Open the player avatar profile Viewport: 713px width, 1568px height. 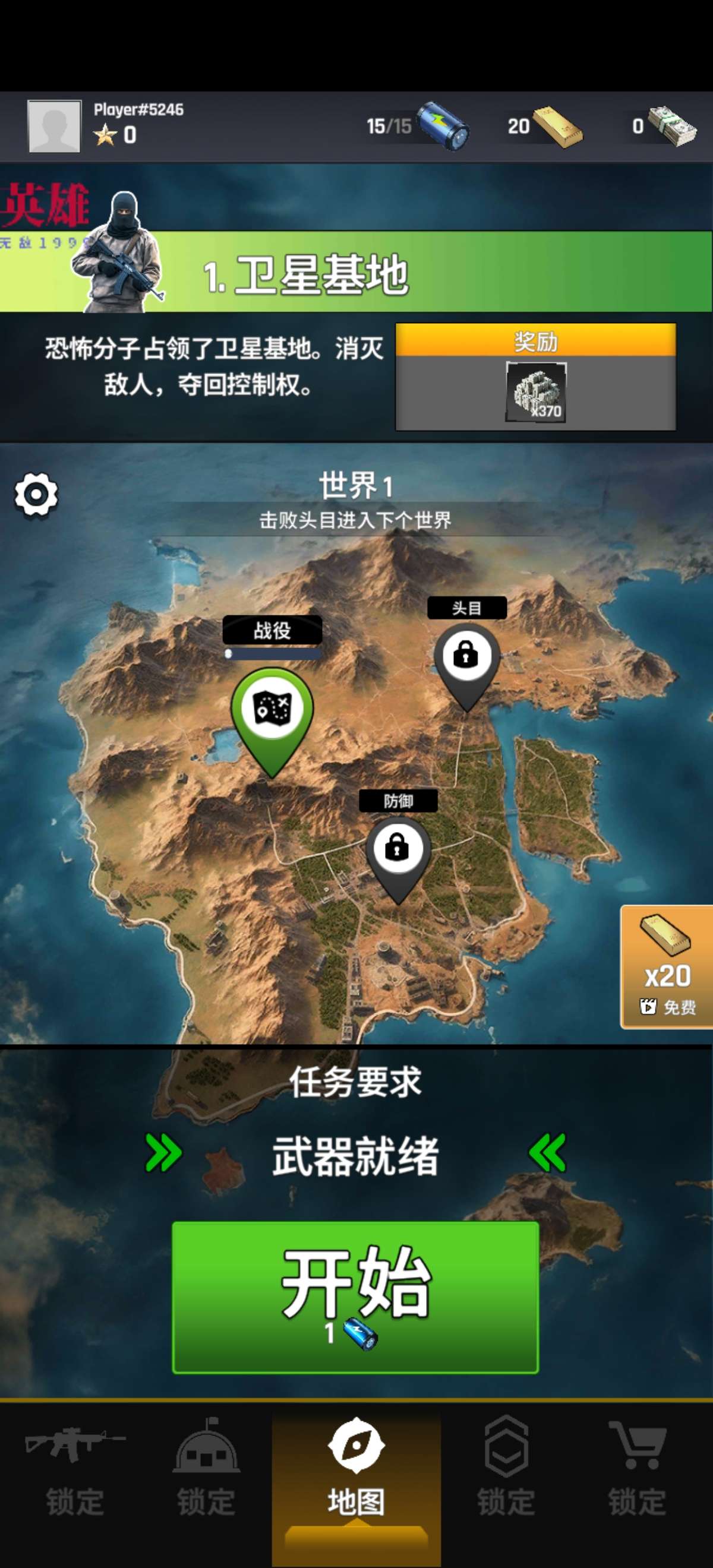pyautogui.click(x=54, y=126)
